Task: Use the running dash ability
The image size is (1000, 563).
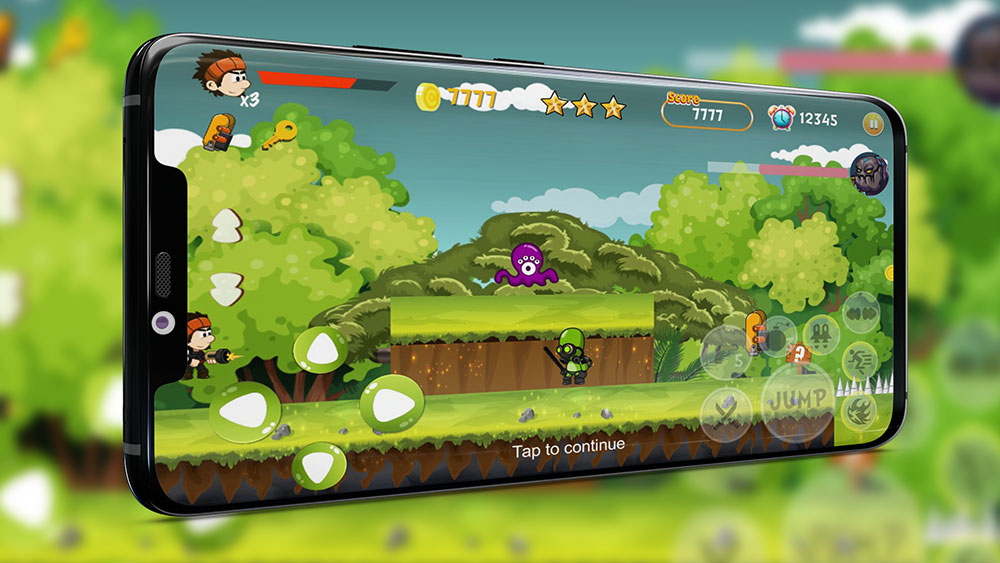Action: [859, 360]
